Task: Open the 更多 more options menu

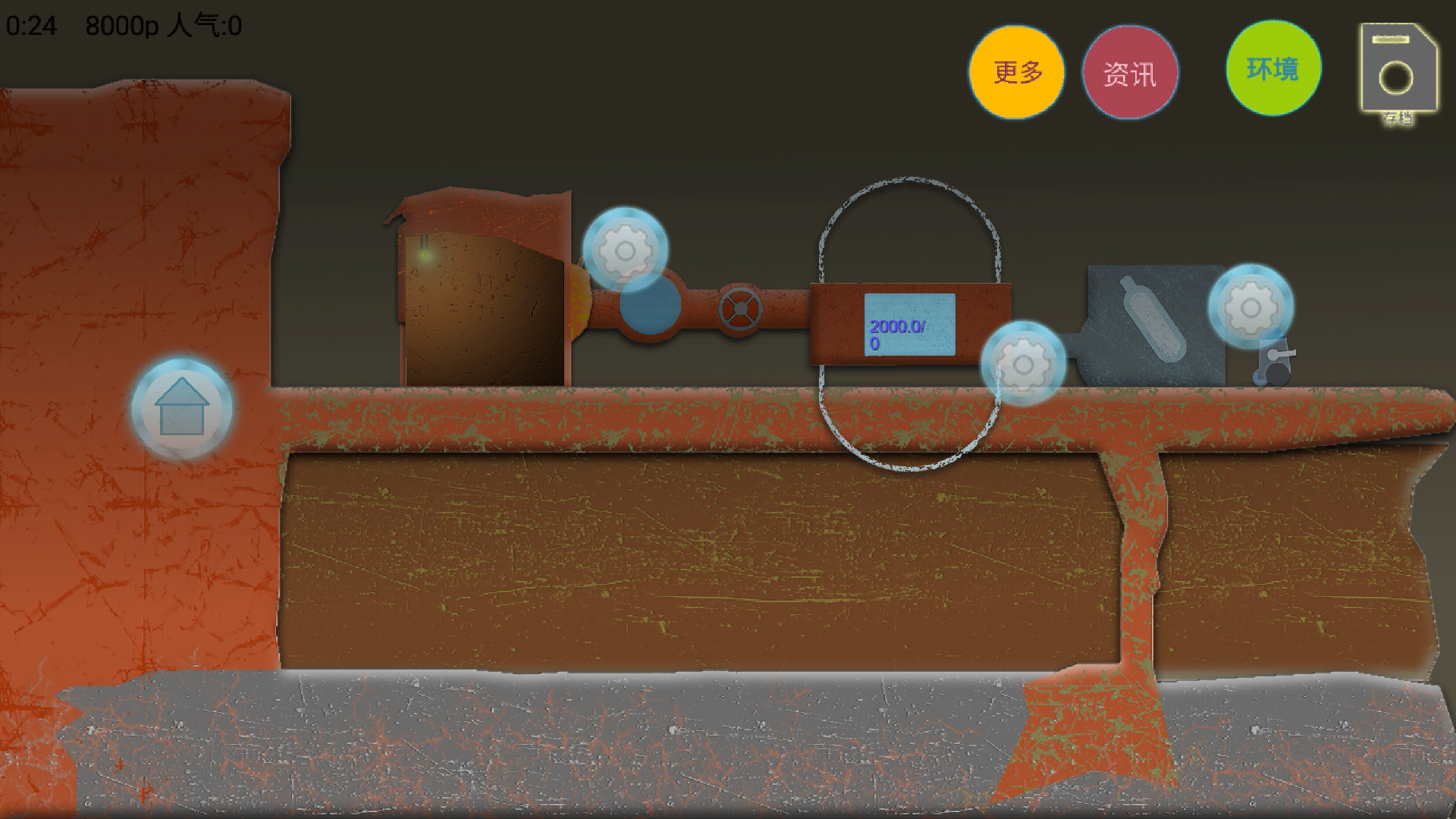Action: pos(1016,72)
